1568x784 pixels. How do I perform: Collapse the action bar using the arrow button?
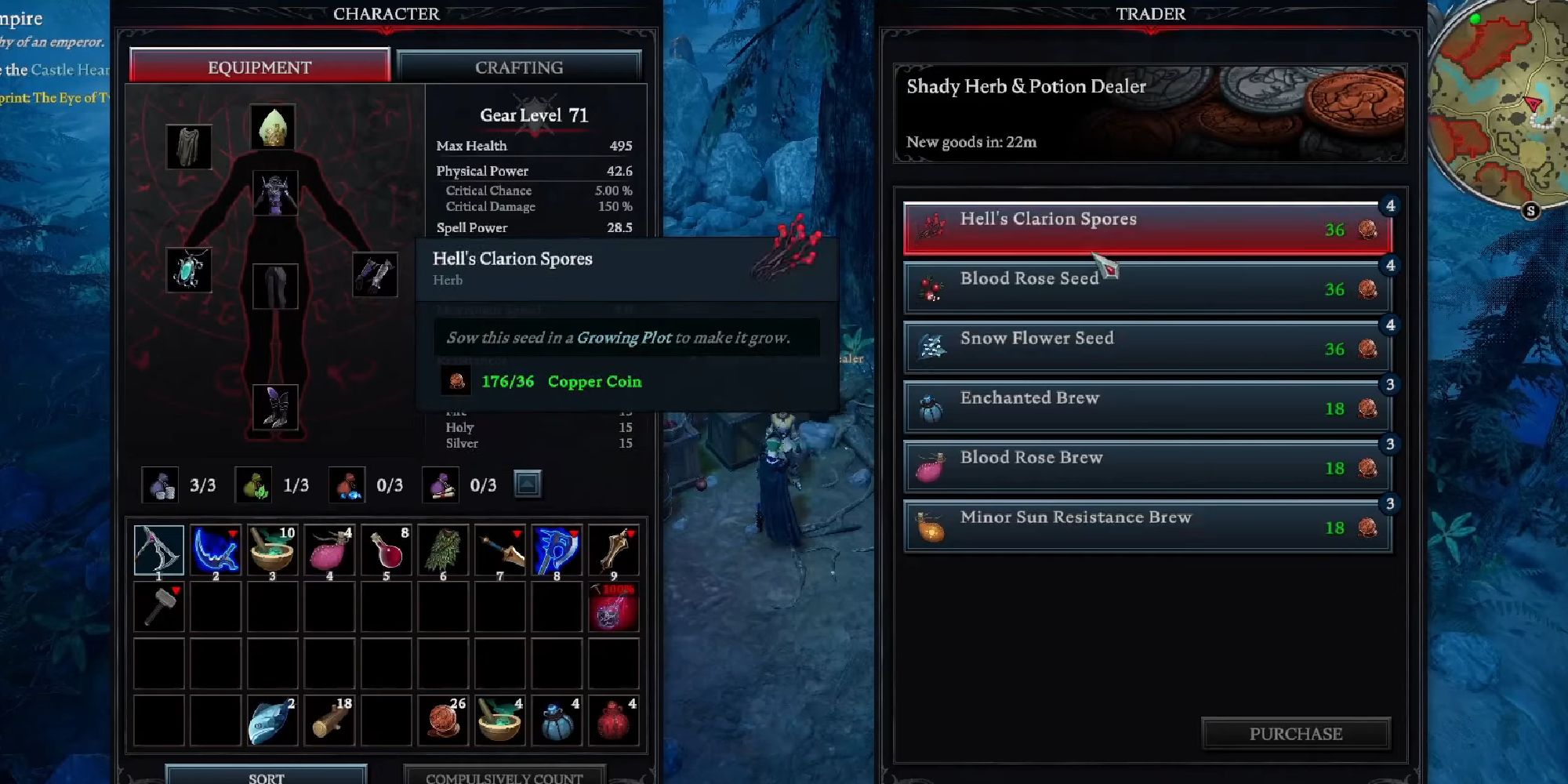pos(529,484)
